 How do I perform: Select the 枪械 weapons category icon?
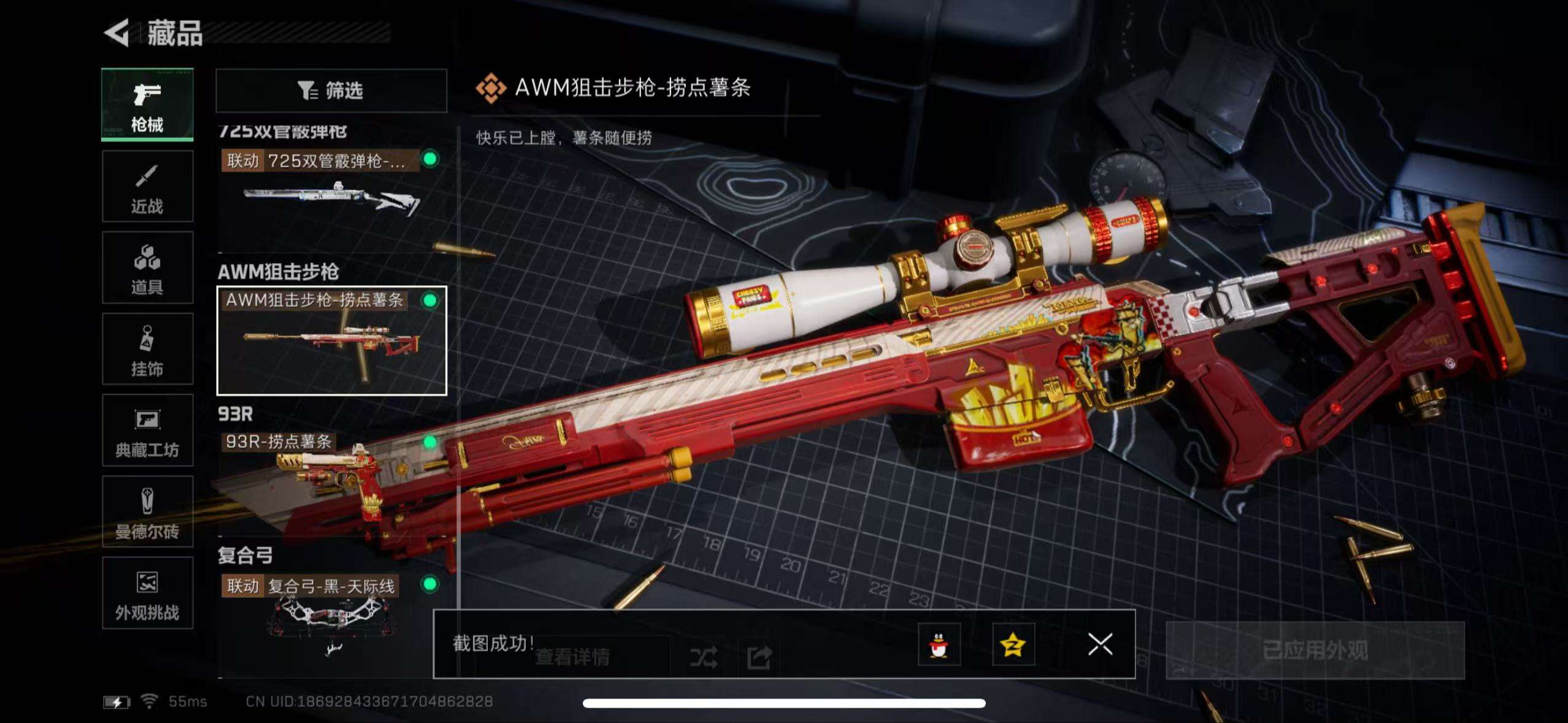click(147, 104)
